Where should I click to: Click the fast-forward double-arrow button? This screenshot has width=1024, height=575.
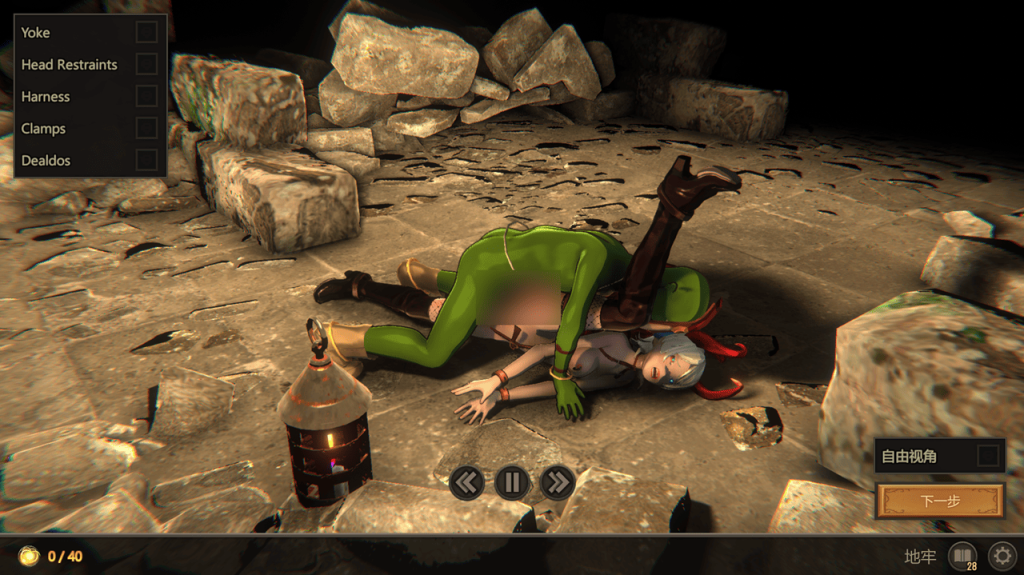557,483
